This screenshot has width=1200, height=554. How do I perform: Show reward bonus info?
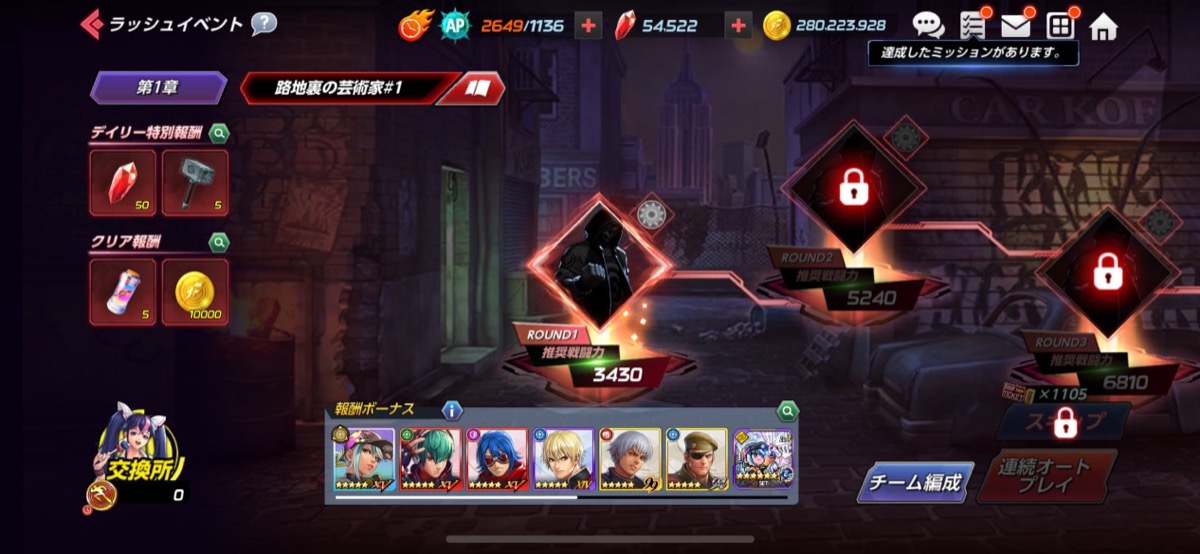click(x=451, y=410)
